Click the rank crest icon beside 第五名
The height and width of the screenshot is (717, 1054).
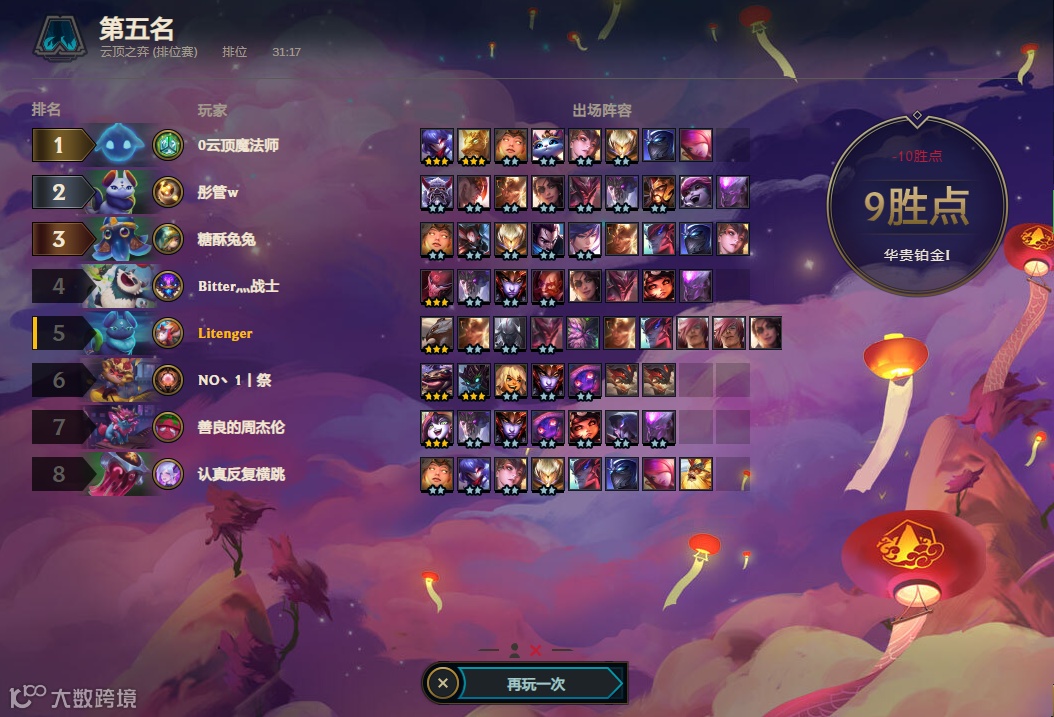[x=61, y=38]
